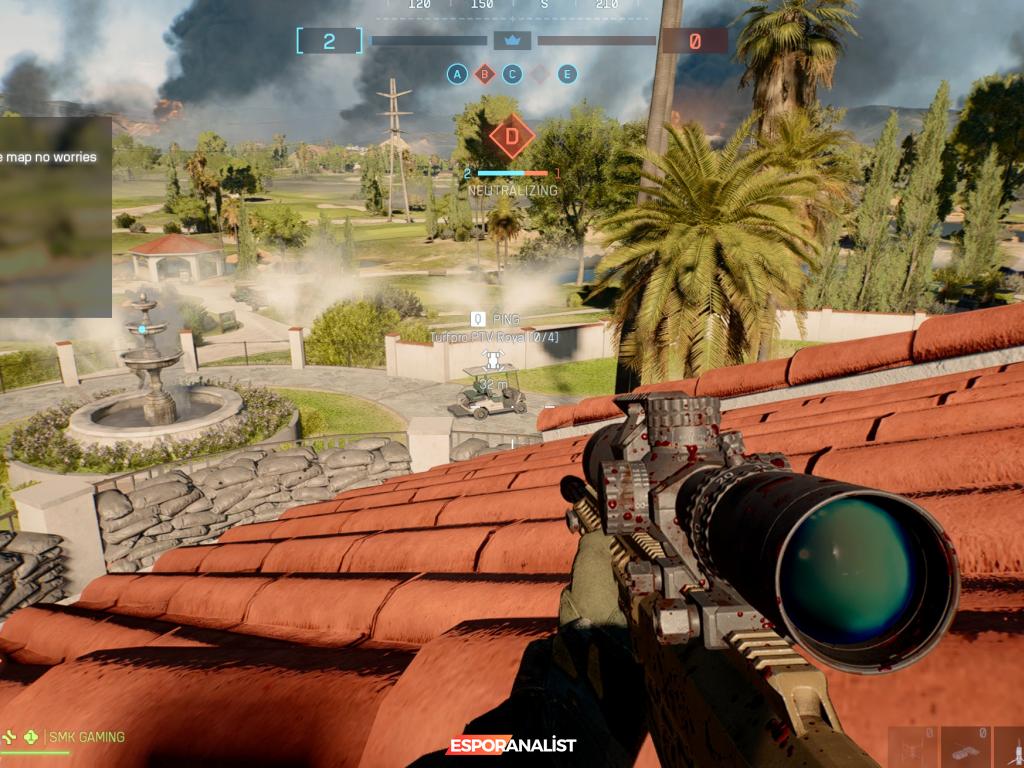This screenshot has height=768, width=1024.
Task: Select objective A in the capture bar
Action: coord(457,73)
